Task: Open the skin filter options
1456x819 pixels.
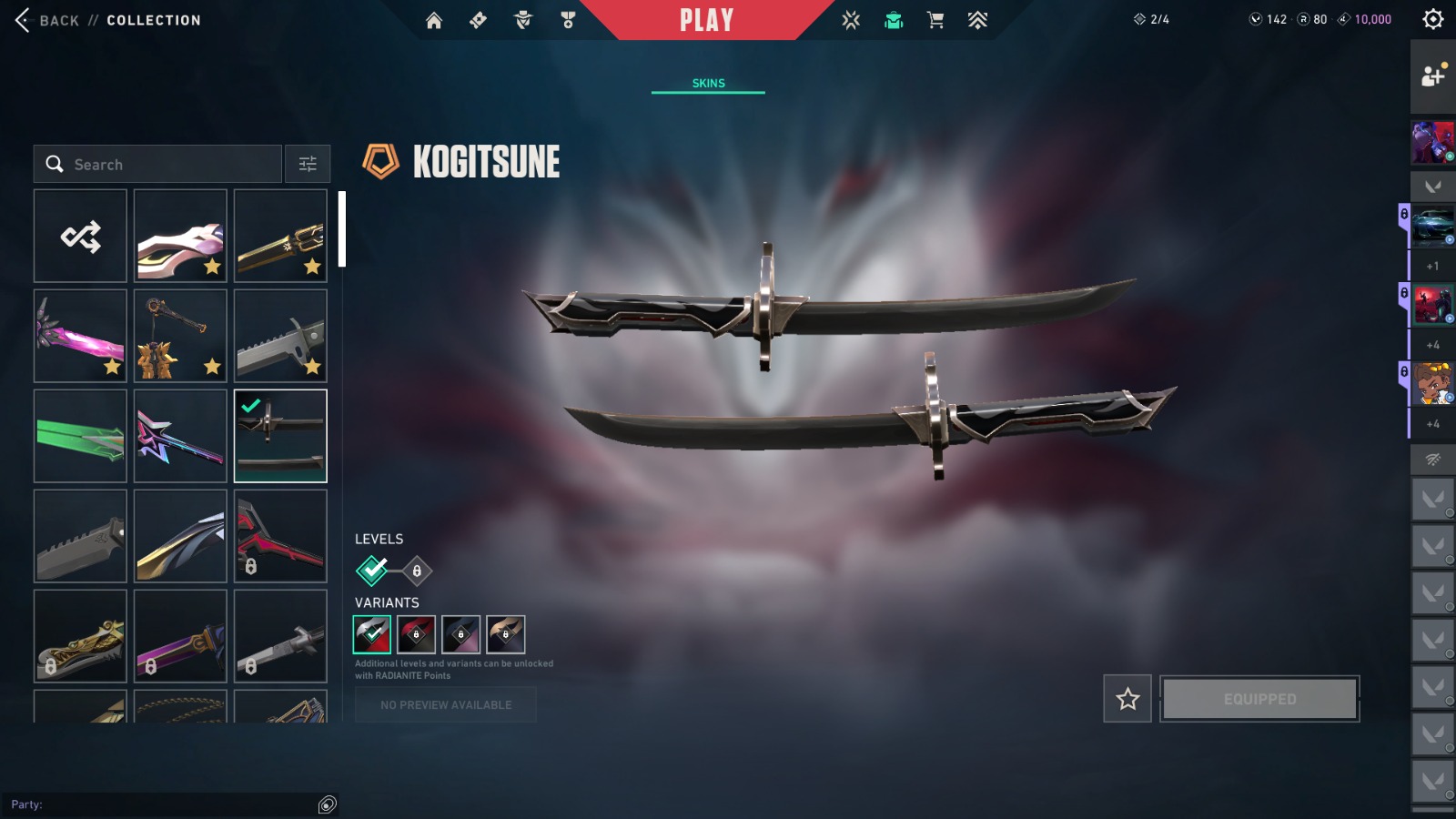Action: coord(308,165)
